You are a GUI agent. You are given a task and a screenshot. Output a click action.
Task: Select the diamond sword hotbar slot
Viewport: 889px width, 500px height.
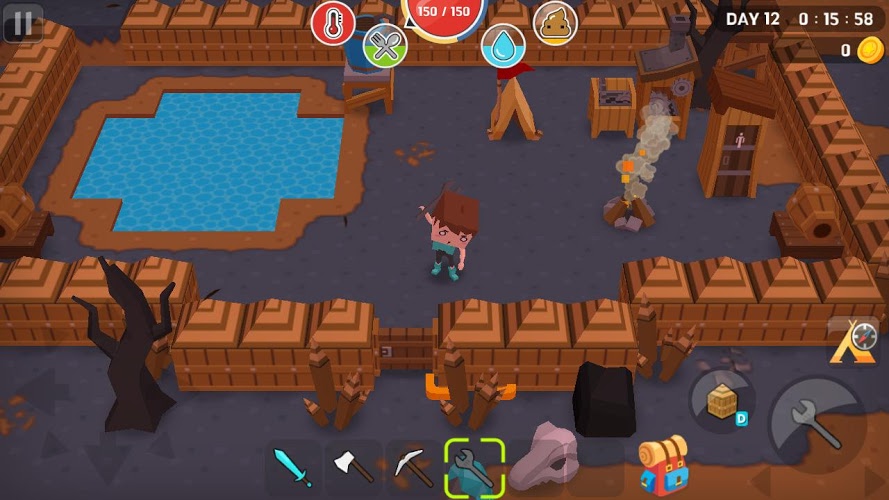294,467
